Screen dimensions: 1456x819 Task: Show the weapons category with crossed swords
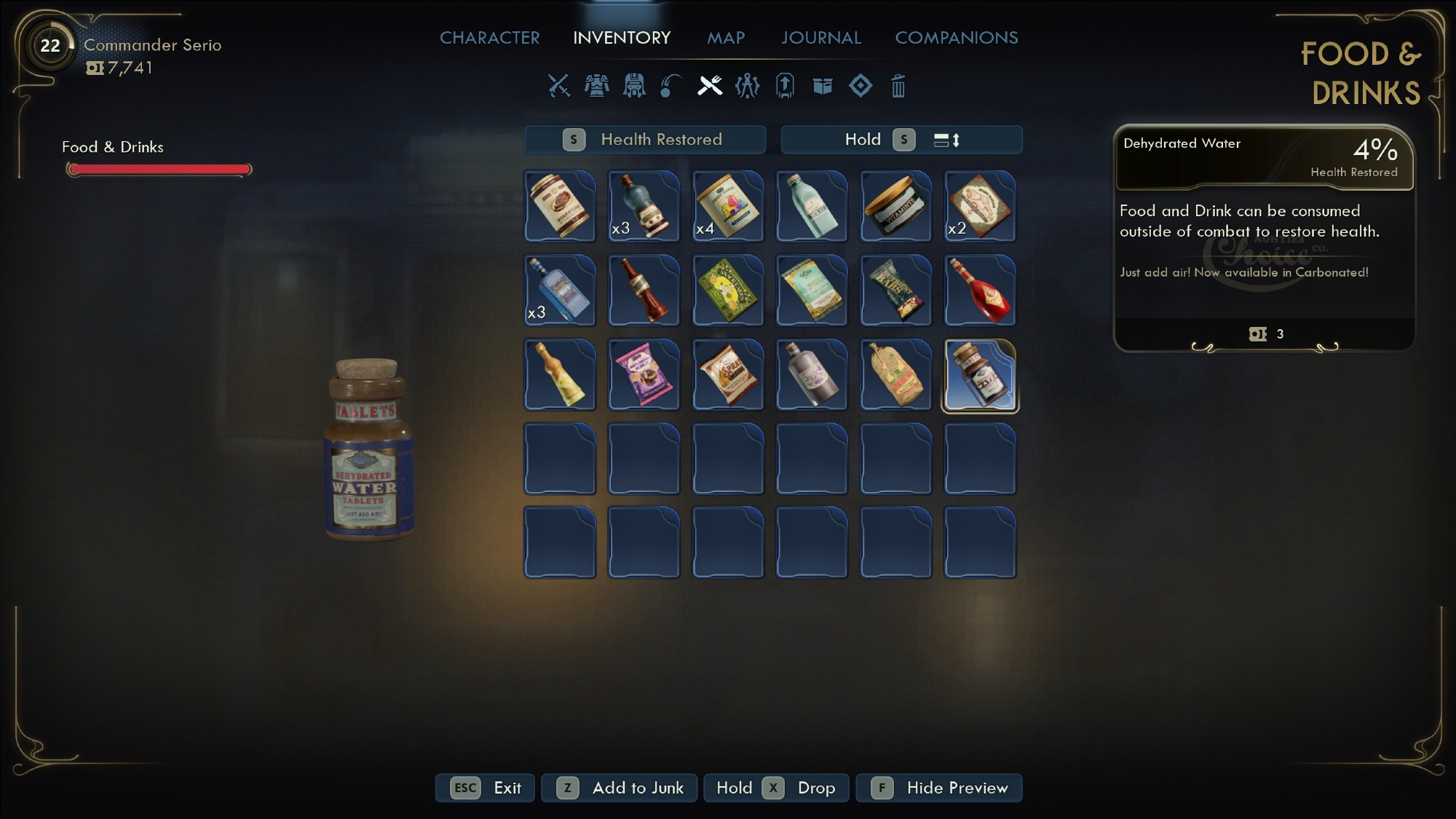click(558, 86)
